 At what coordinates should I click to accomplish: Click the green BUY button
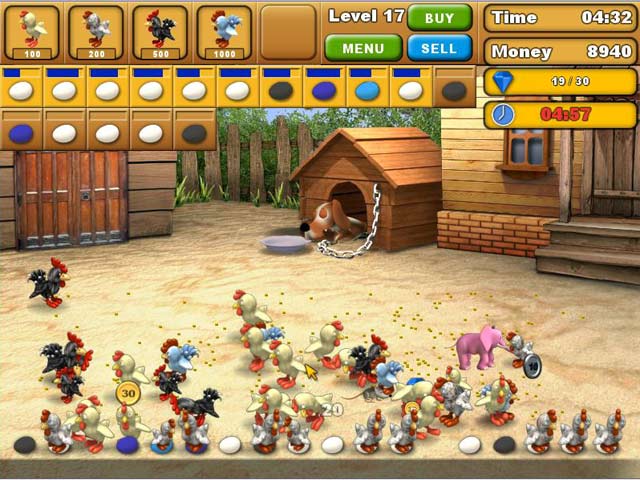pyautogui.click(x=440, y=18)
